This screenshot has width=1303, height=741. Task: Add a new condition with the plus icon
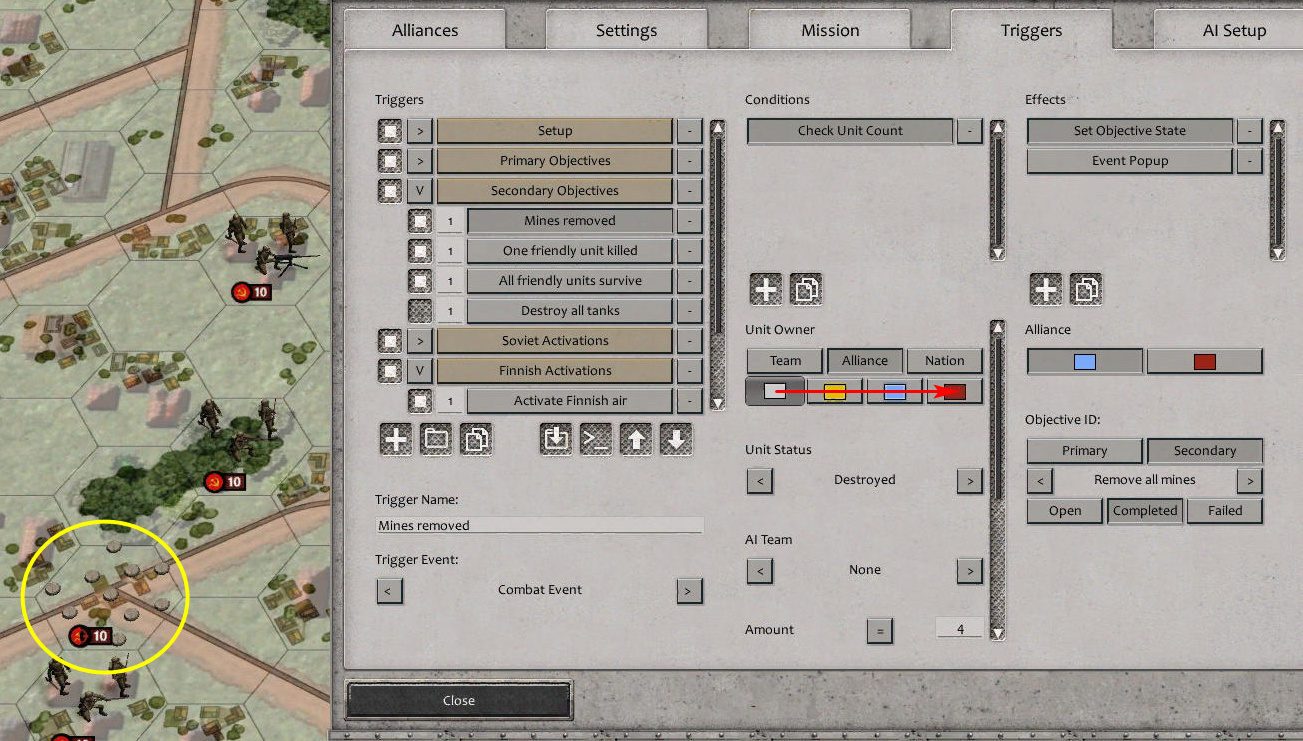(x=765, y=289)
